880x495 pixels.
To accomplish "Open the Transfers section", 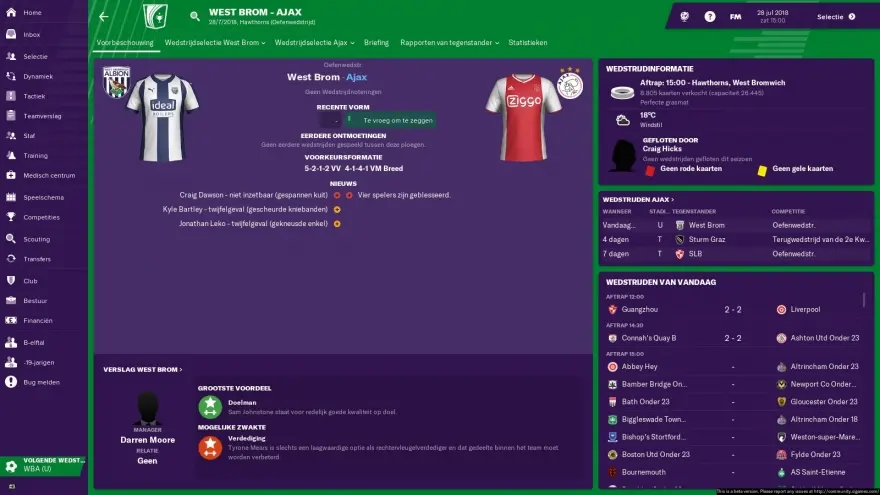I will [37, 258].
